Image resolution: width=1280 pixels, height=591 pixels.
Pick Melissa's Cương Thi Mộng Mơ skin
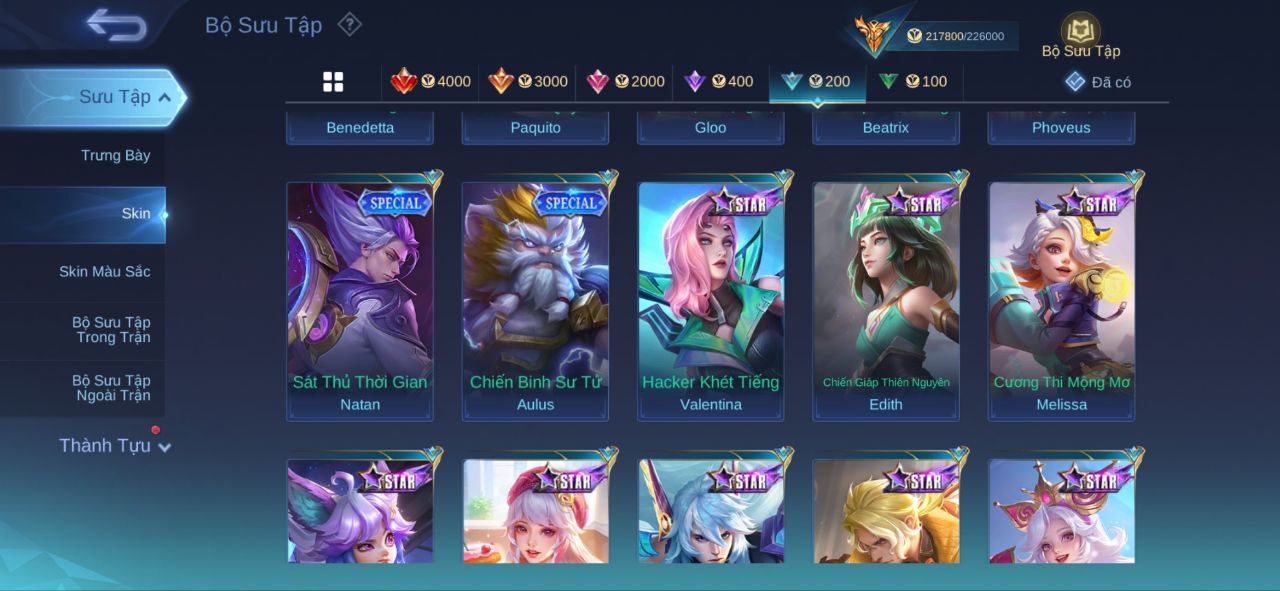[x=1062, y=300]
